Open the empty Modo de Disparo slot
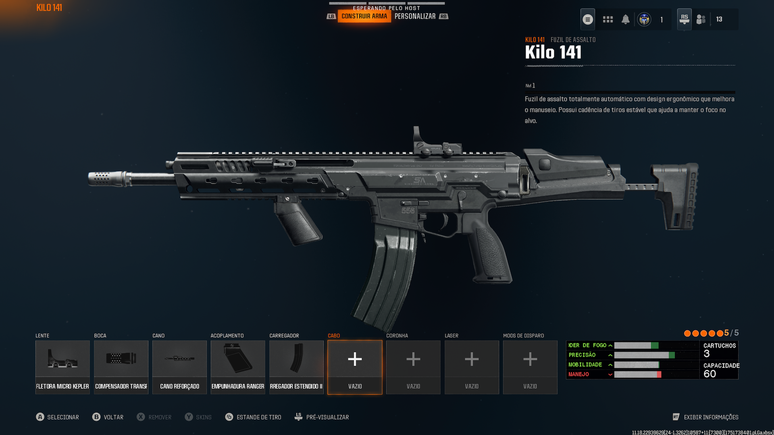 530,366
